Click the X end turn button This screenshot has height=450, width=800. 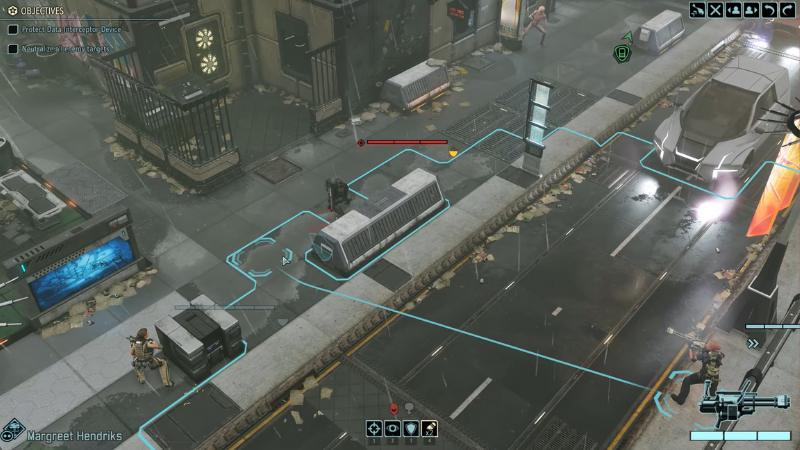click(715, 10)
